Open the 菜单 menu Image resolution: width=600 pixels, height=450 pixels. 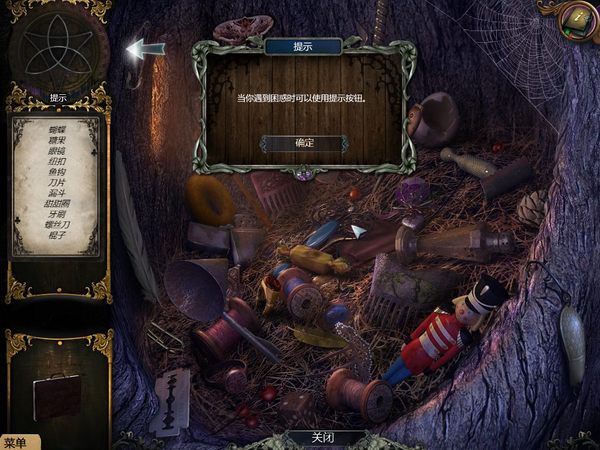tap(17, 442)
